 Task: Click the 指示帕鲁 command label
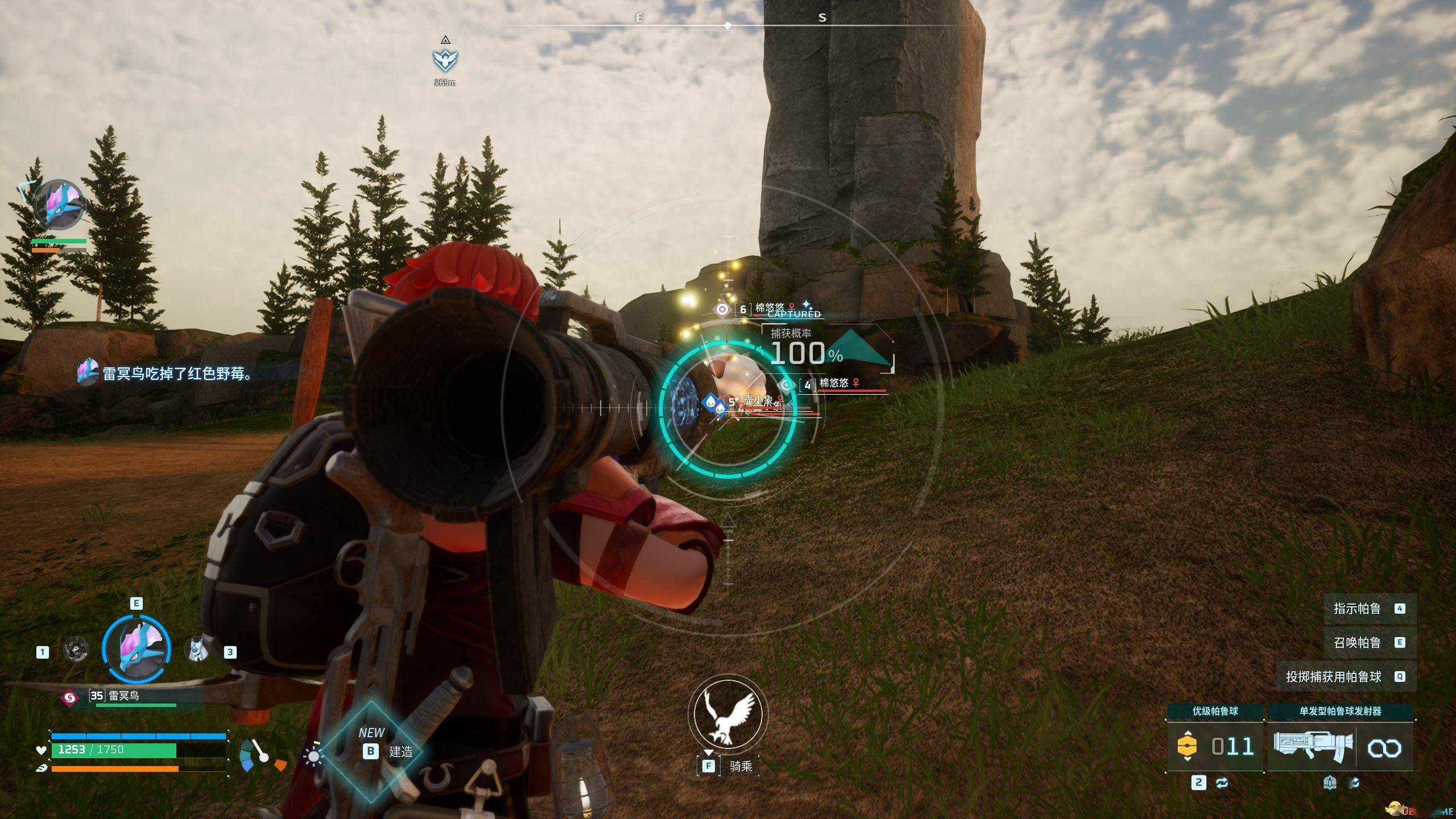(1357, 609)
